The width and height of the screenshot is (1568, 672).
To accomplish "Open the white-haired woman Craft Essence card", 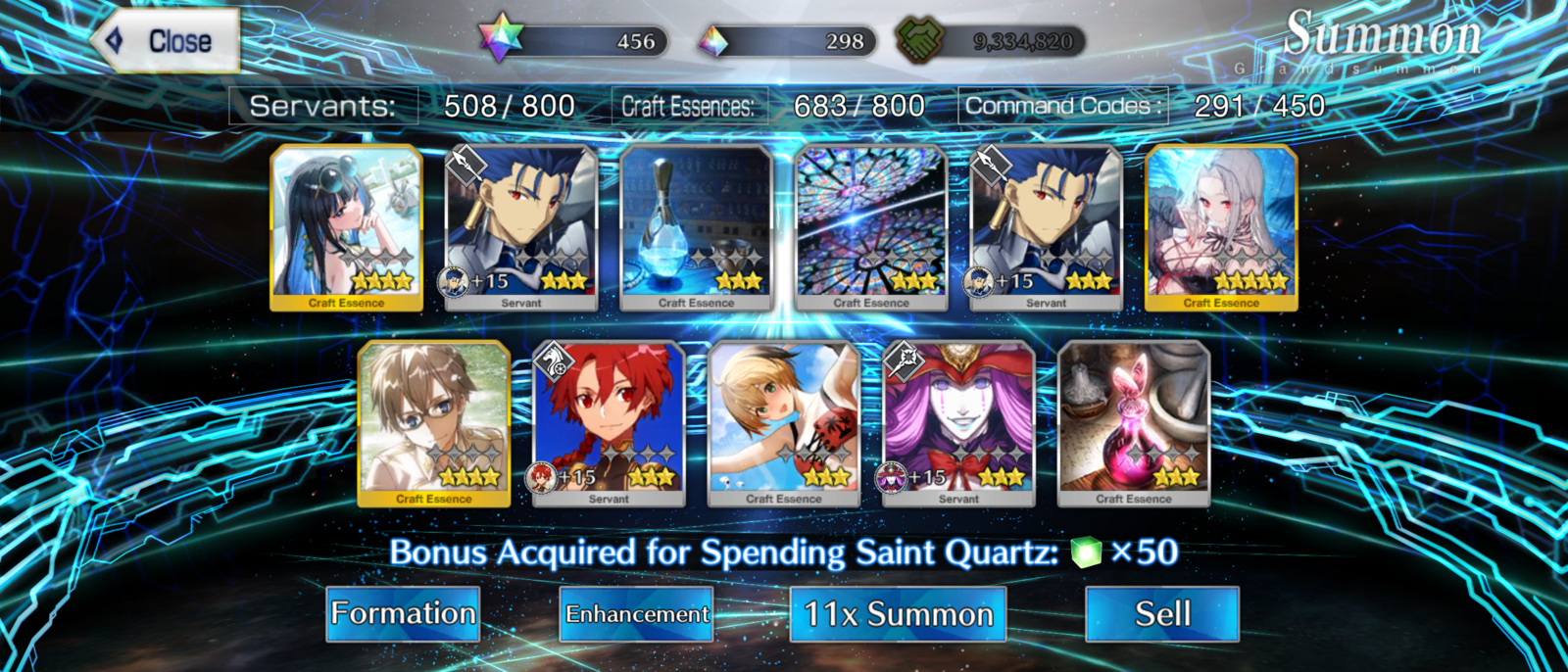I will [x=1221, y=227].
